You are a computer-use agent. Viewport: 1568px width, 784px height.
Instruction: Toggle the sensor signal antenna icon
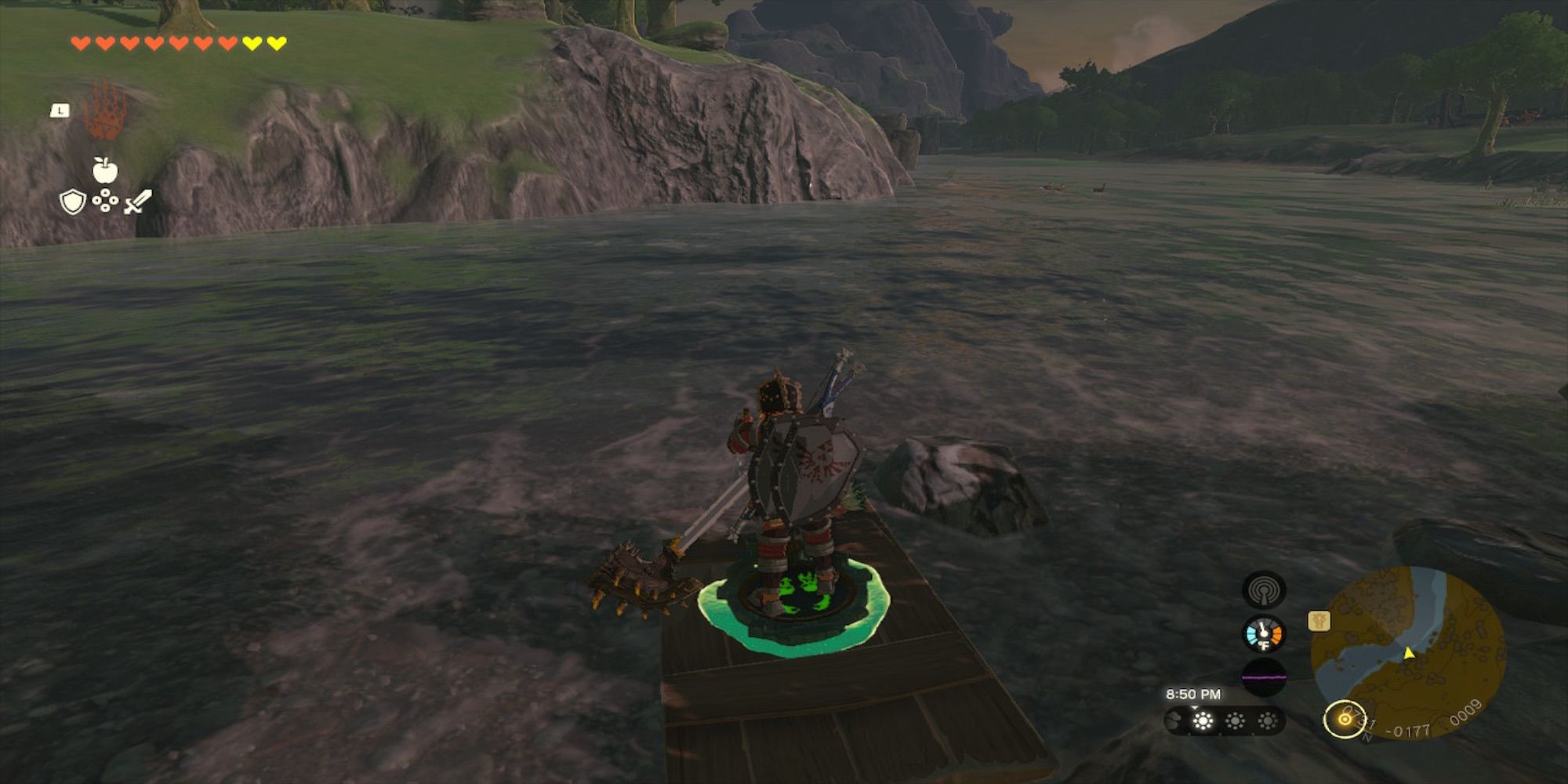click(x=1264, y=590)
